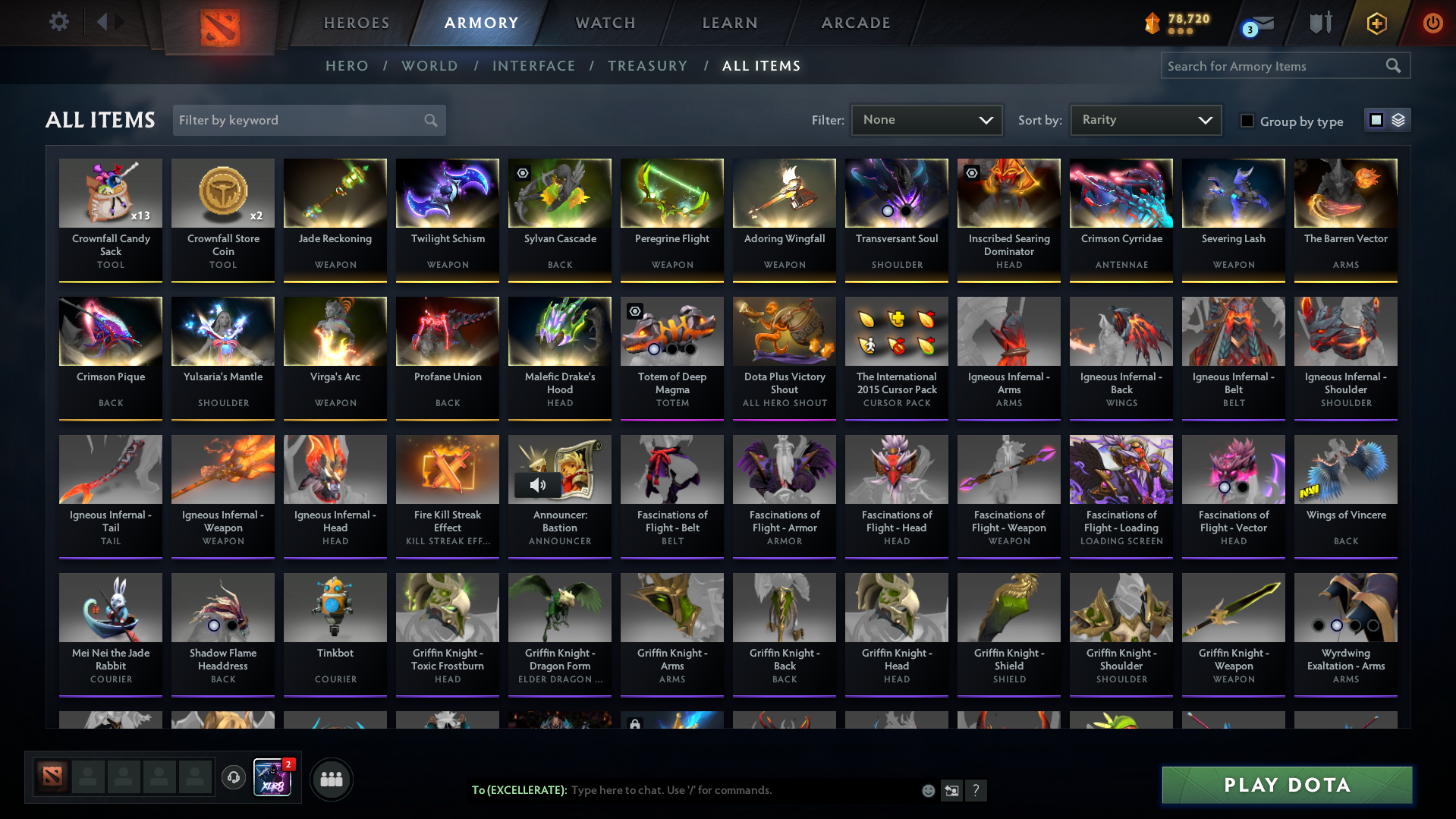Click the magnifier in the Armory search bar
Viewport: 1456px width, 819px height.
pos(1394,65)
